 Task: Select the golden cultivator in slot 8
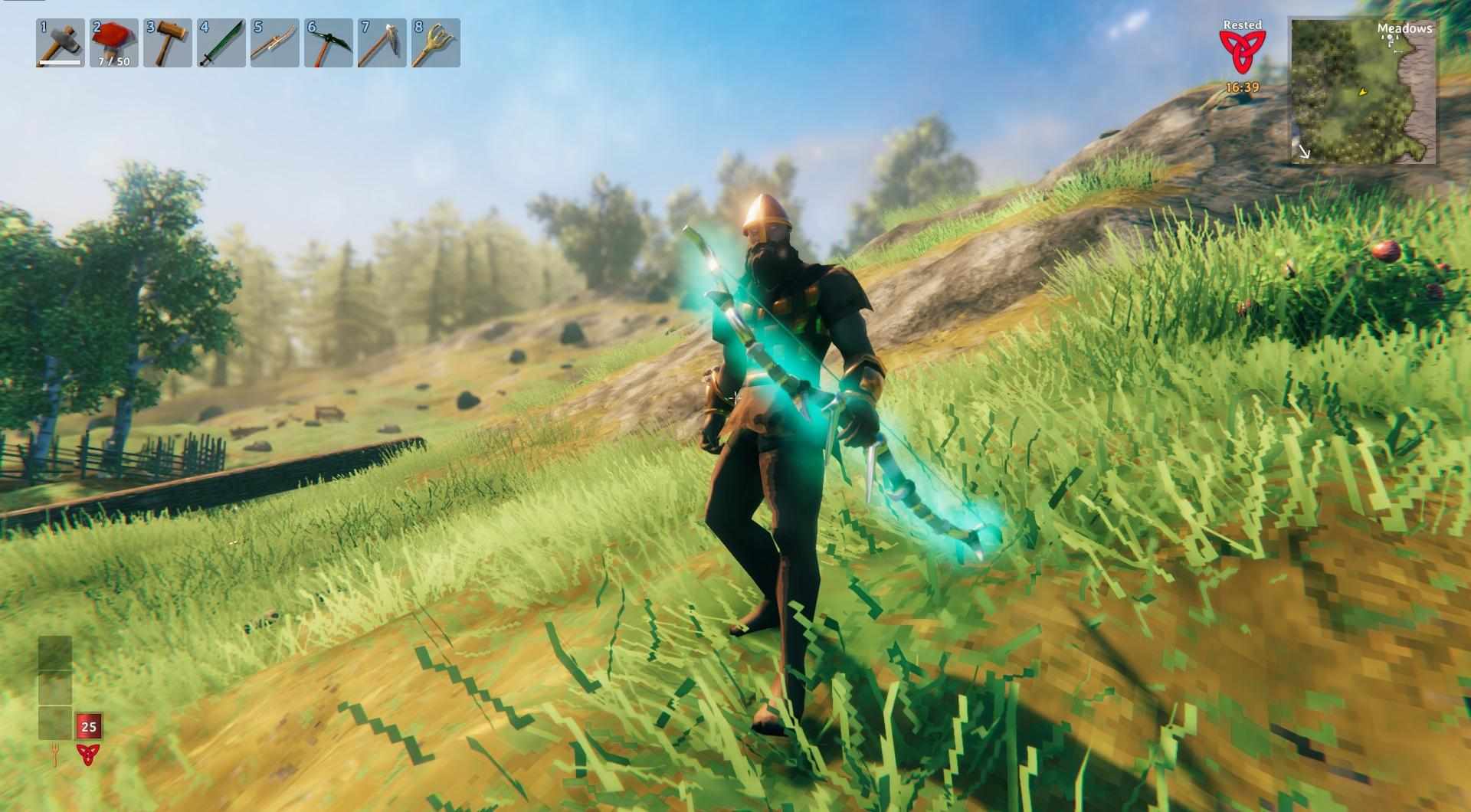(435, 43)
